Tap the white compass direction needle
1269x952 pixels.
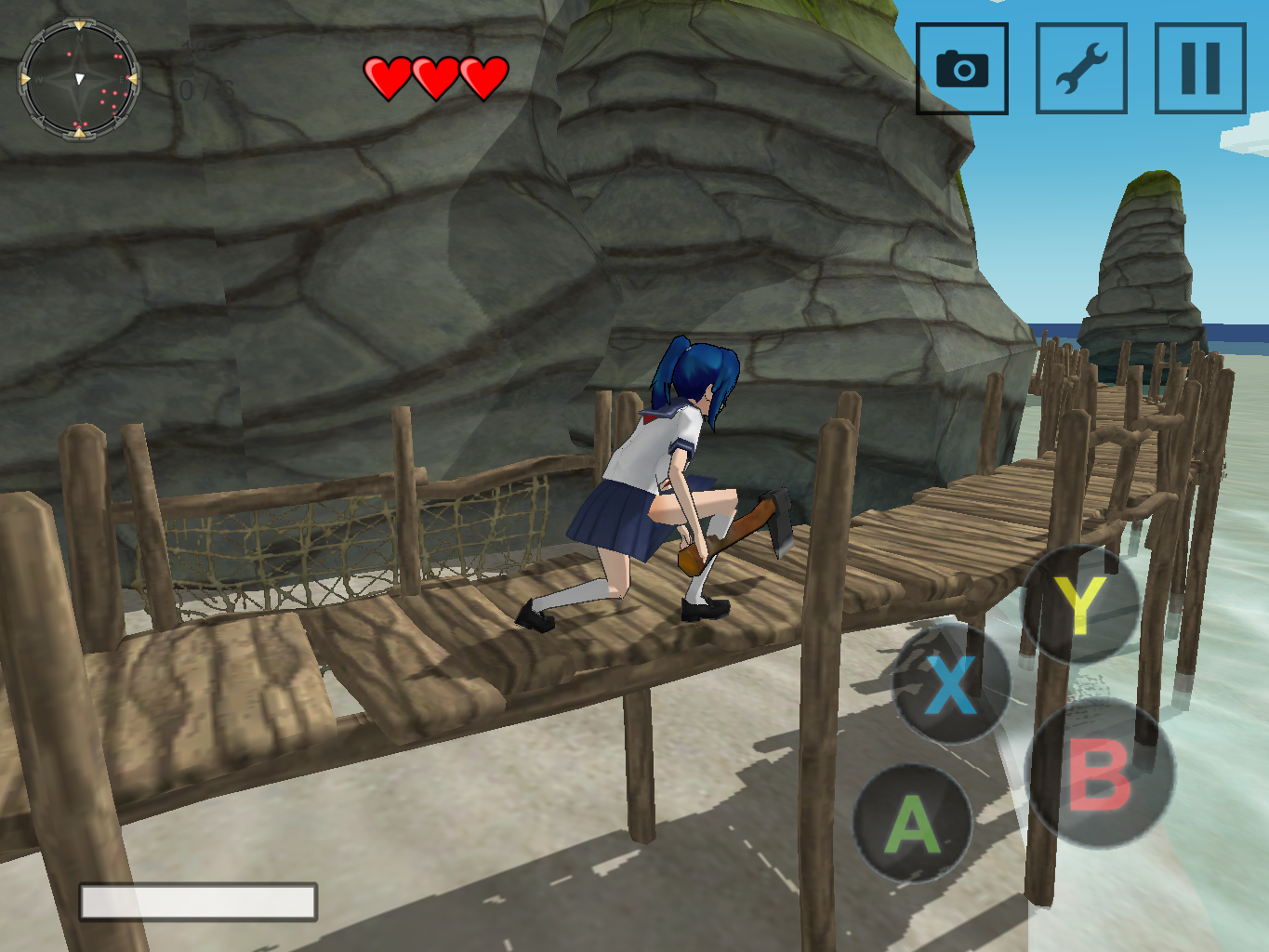80,79
